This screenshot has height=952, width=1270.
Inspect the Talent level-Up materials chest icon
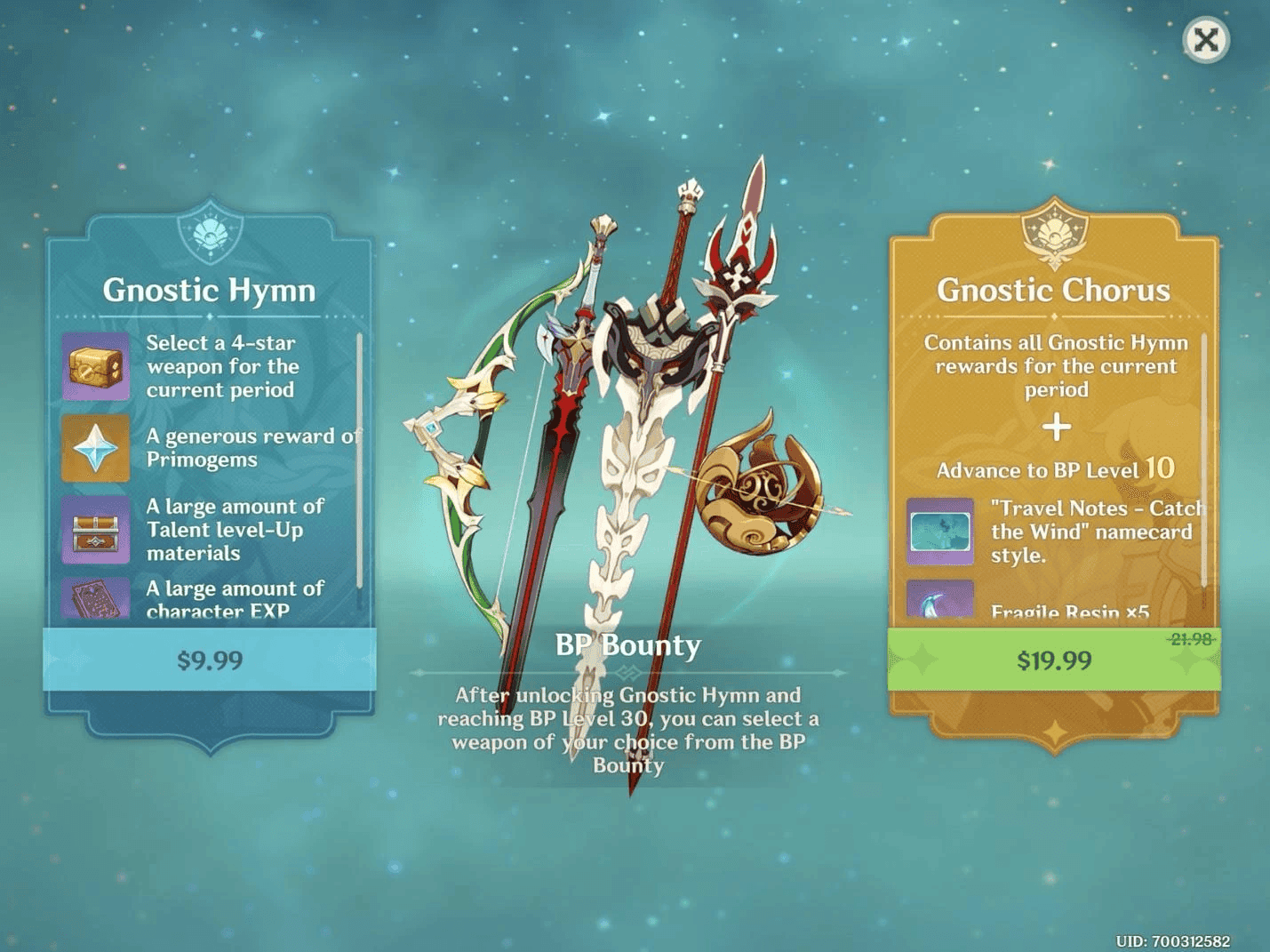tap(96, 530)
